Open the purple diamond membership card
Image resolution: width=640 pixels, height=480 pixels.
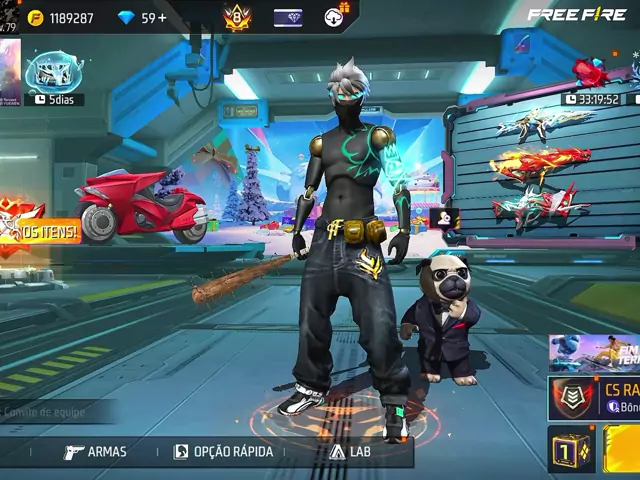click(x=288, y=18)
